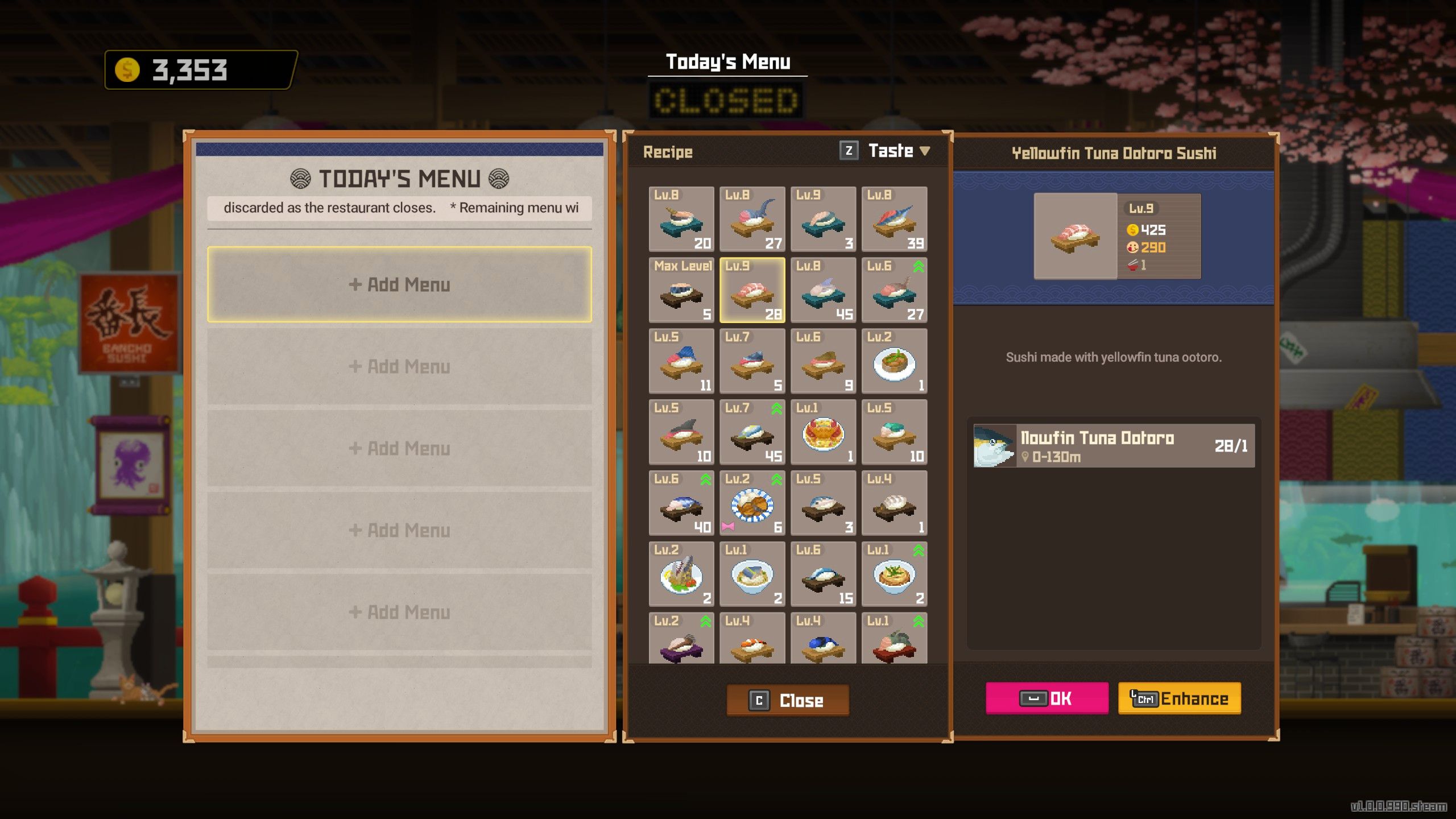Select the Lv.4 shrimp nigiri in the bottom row
Image resolution: width=1456 pixels, height=819 pixels.
pos(752,637)
